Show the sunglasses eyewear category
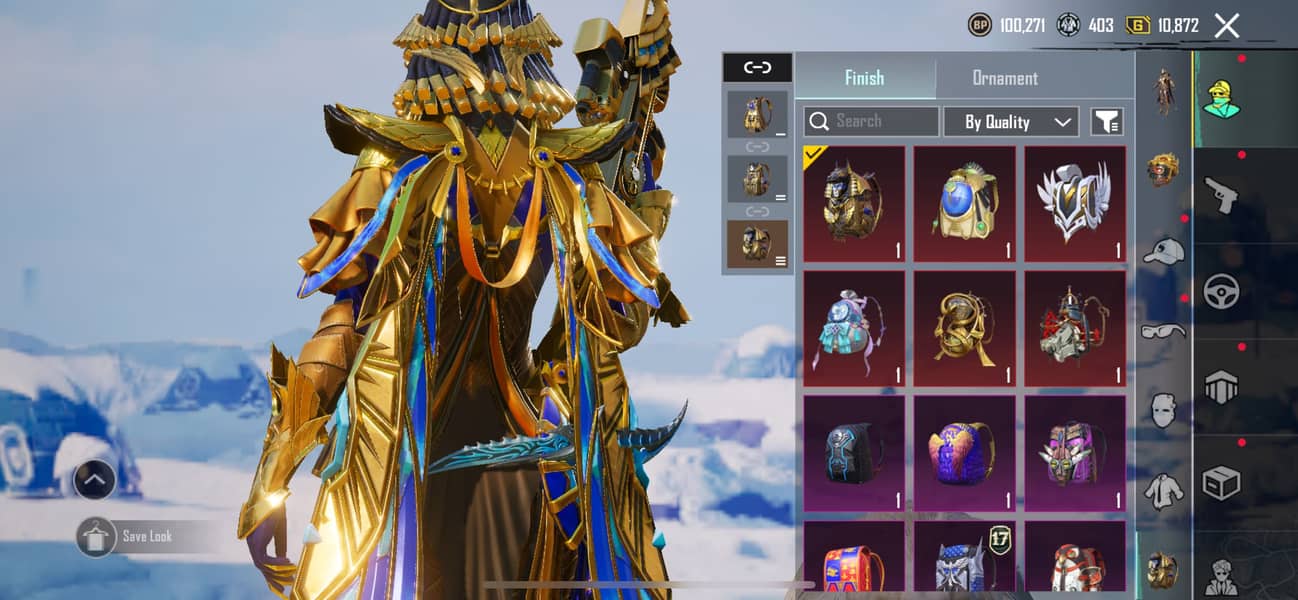 tap(1163, 331)
